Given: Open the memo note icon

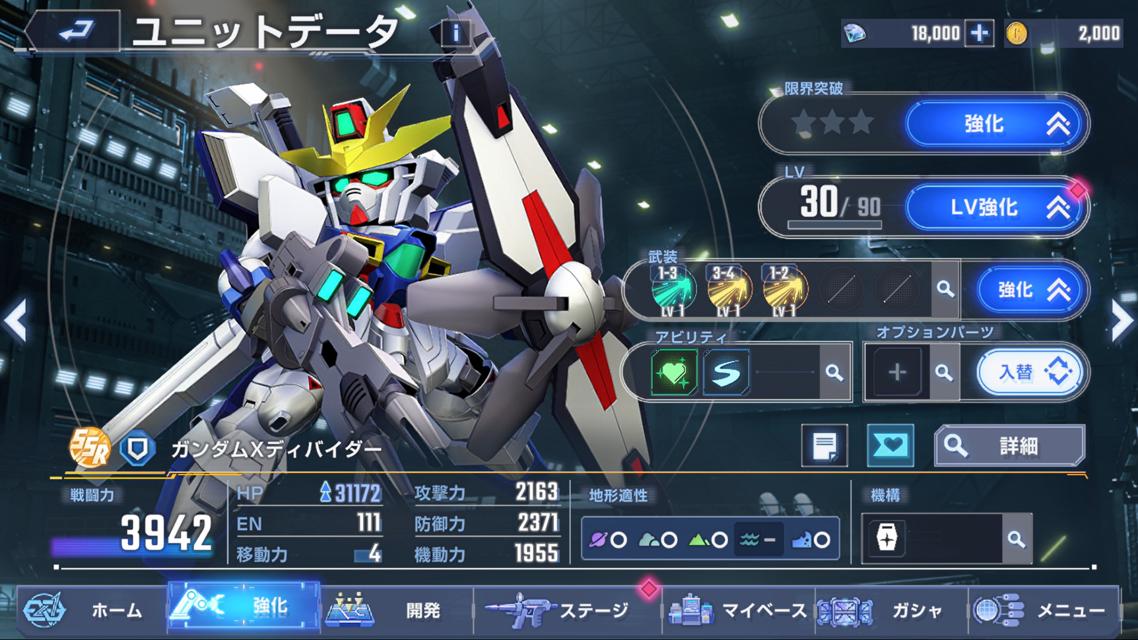Looking at the screenshot, I should 824,446.
